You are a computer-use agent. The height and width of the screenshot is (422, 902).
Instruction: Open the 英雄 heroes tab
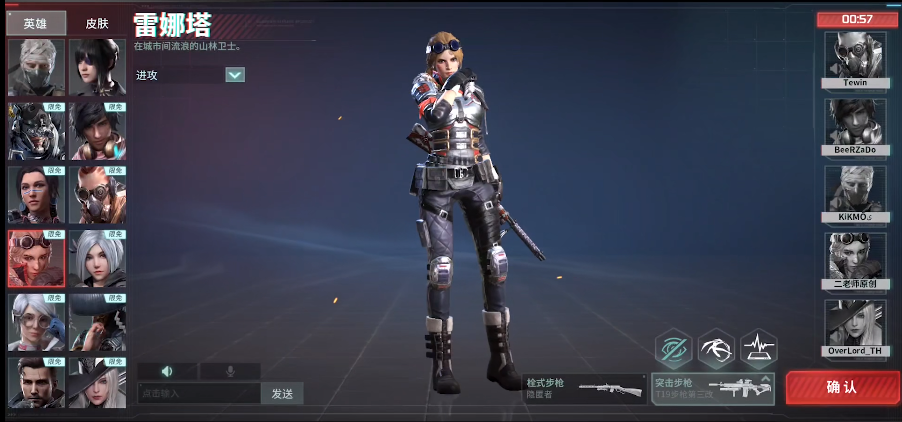coord(36,23)
